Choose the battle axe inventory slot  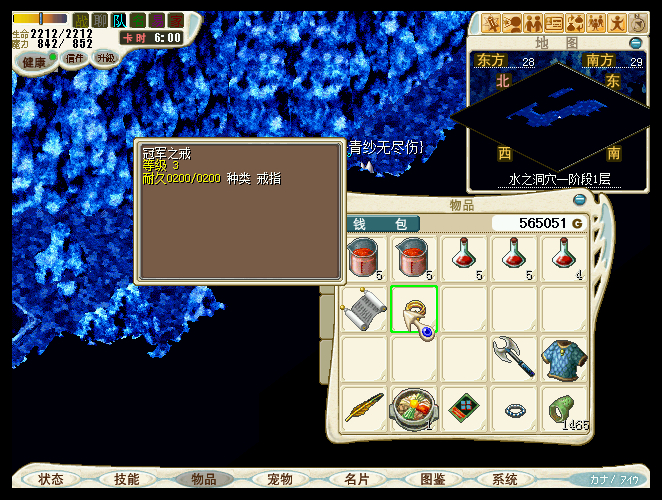tap(514, 358)
